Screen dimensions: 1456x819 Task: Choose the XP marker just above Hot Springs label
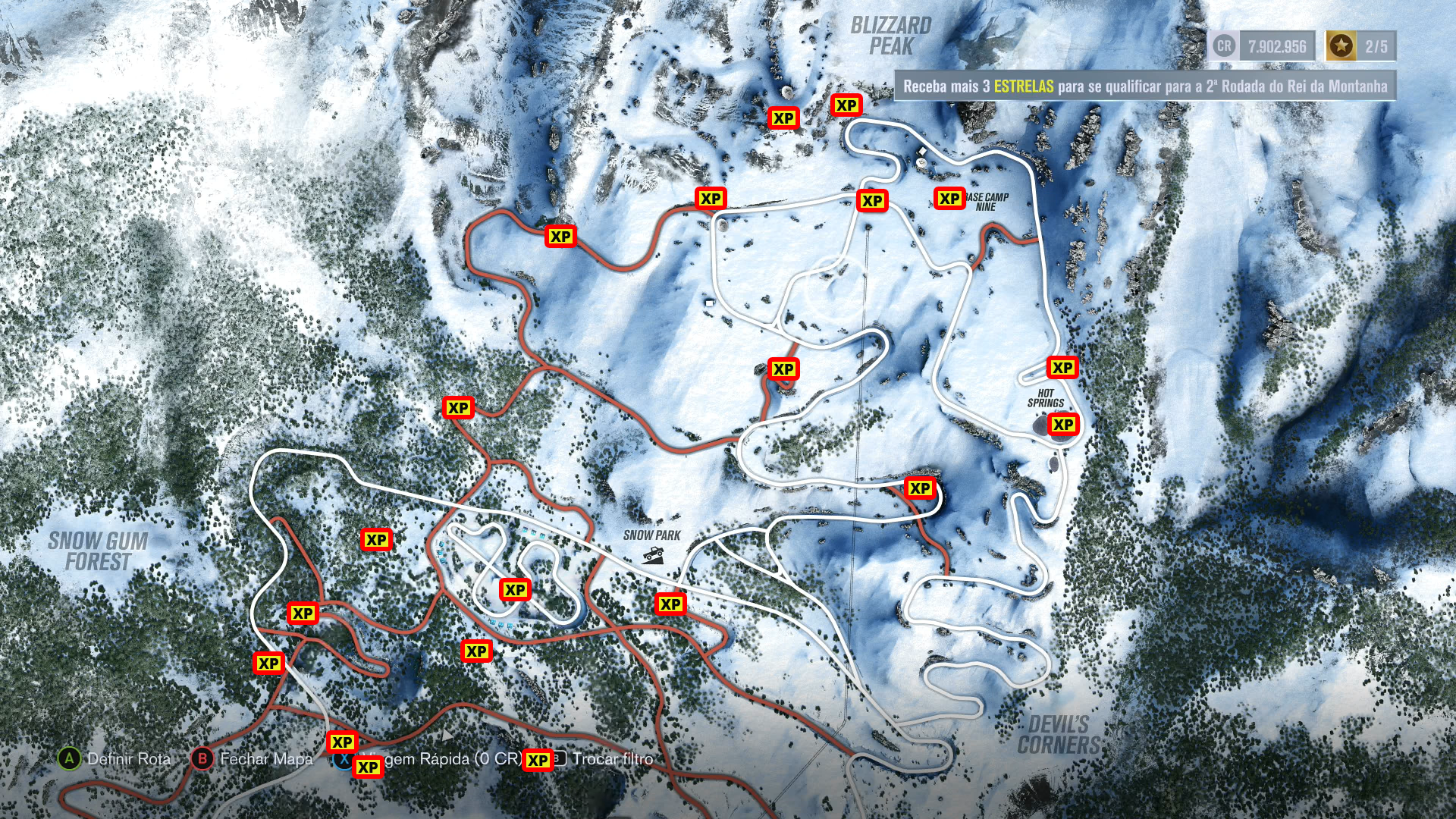(1062, 368)
